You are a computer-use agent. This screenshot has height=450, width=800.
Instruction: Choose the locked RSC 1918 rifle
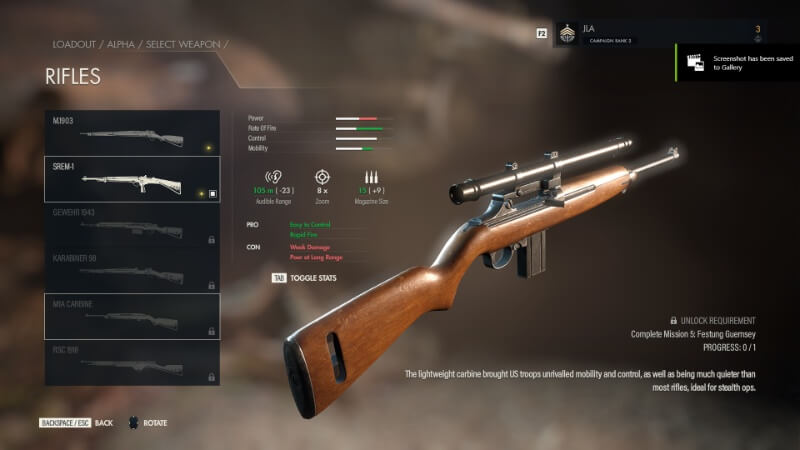132,362
